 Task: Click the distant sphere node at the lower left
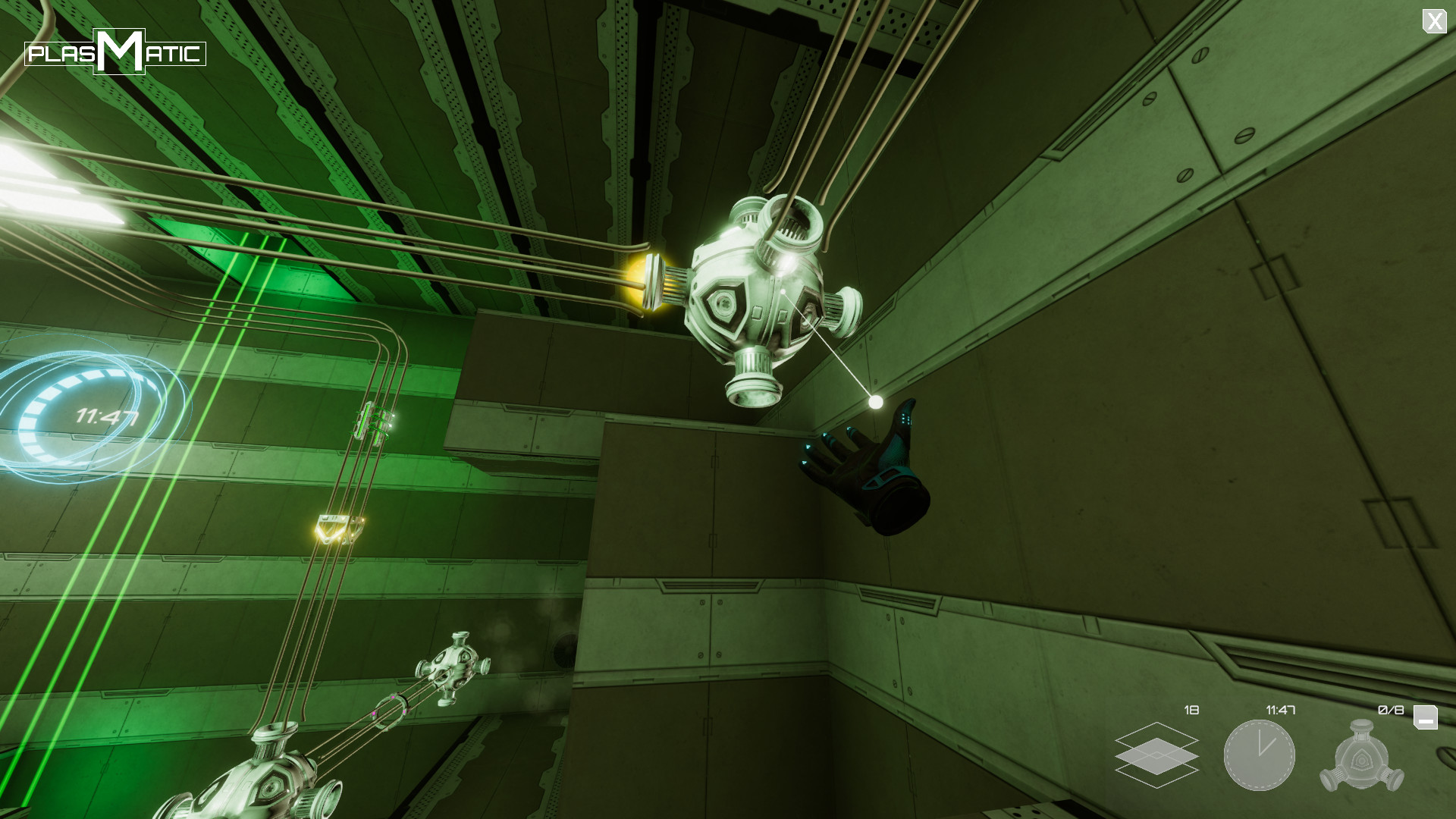(x=453, y=667)
